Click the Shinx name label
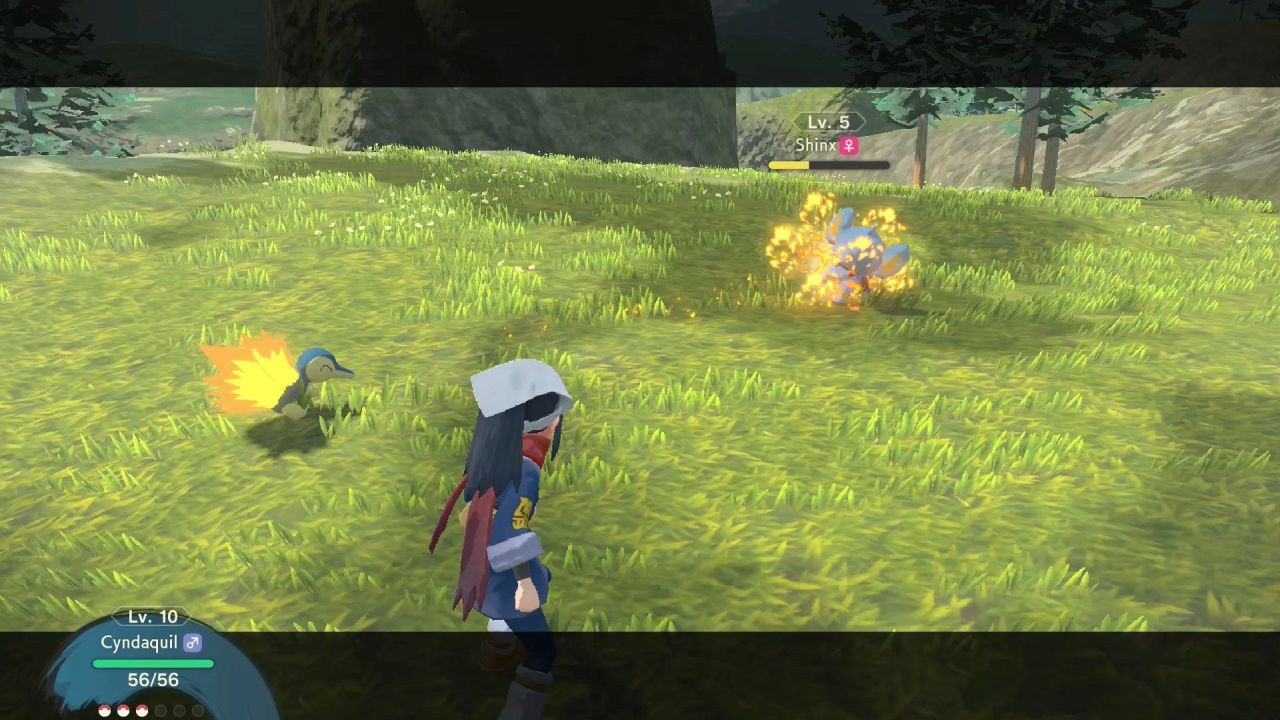Image resolution: width=1280 pixels, height=720 pixels. [818, 145]
